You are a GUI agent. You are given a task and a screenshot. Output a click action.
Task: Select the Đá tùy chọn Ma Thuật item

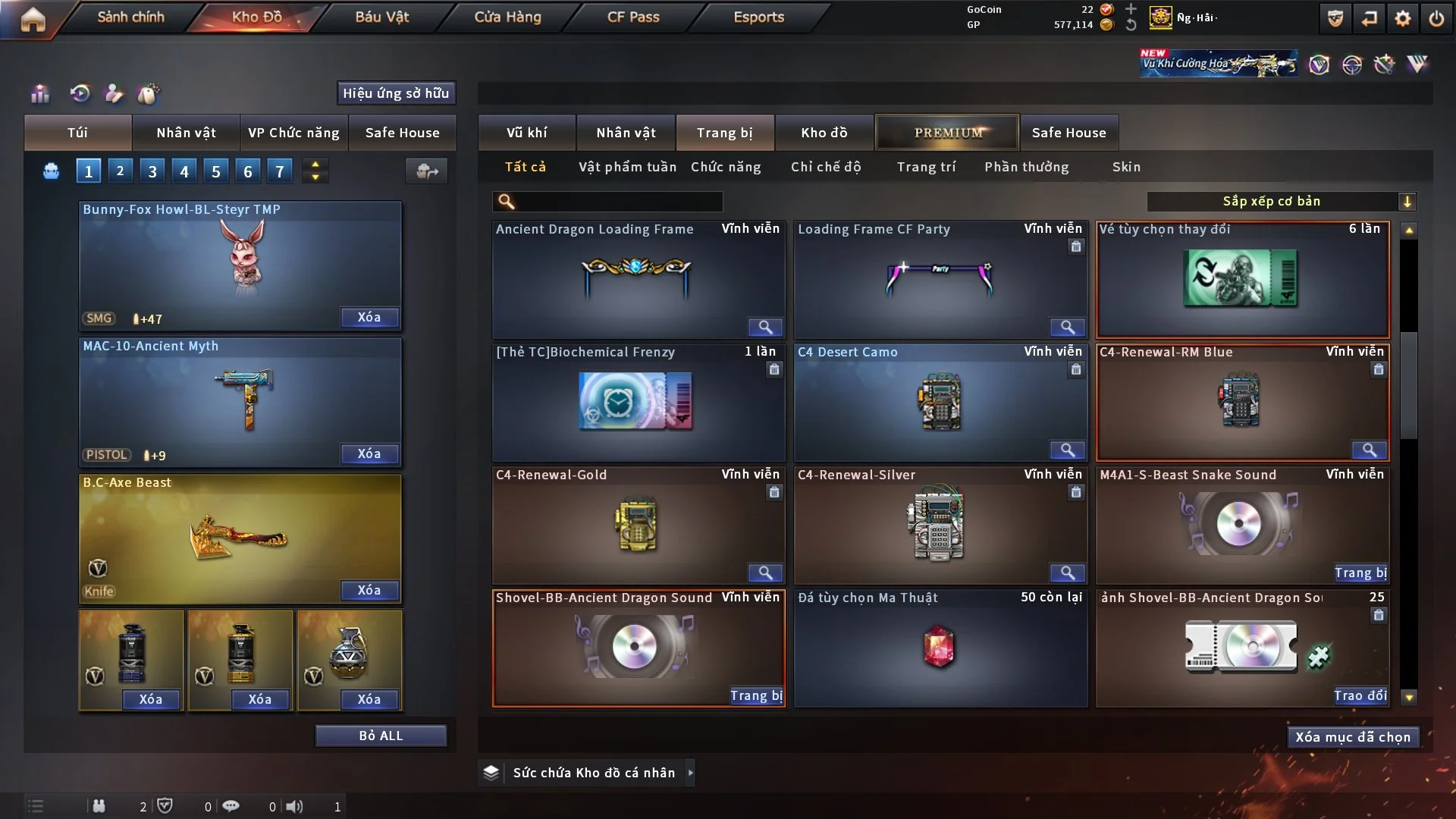pyautogui.click(x=940, y=648)
